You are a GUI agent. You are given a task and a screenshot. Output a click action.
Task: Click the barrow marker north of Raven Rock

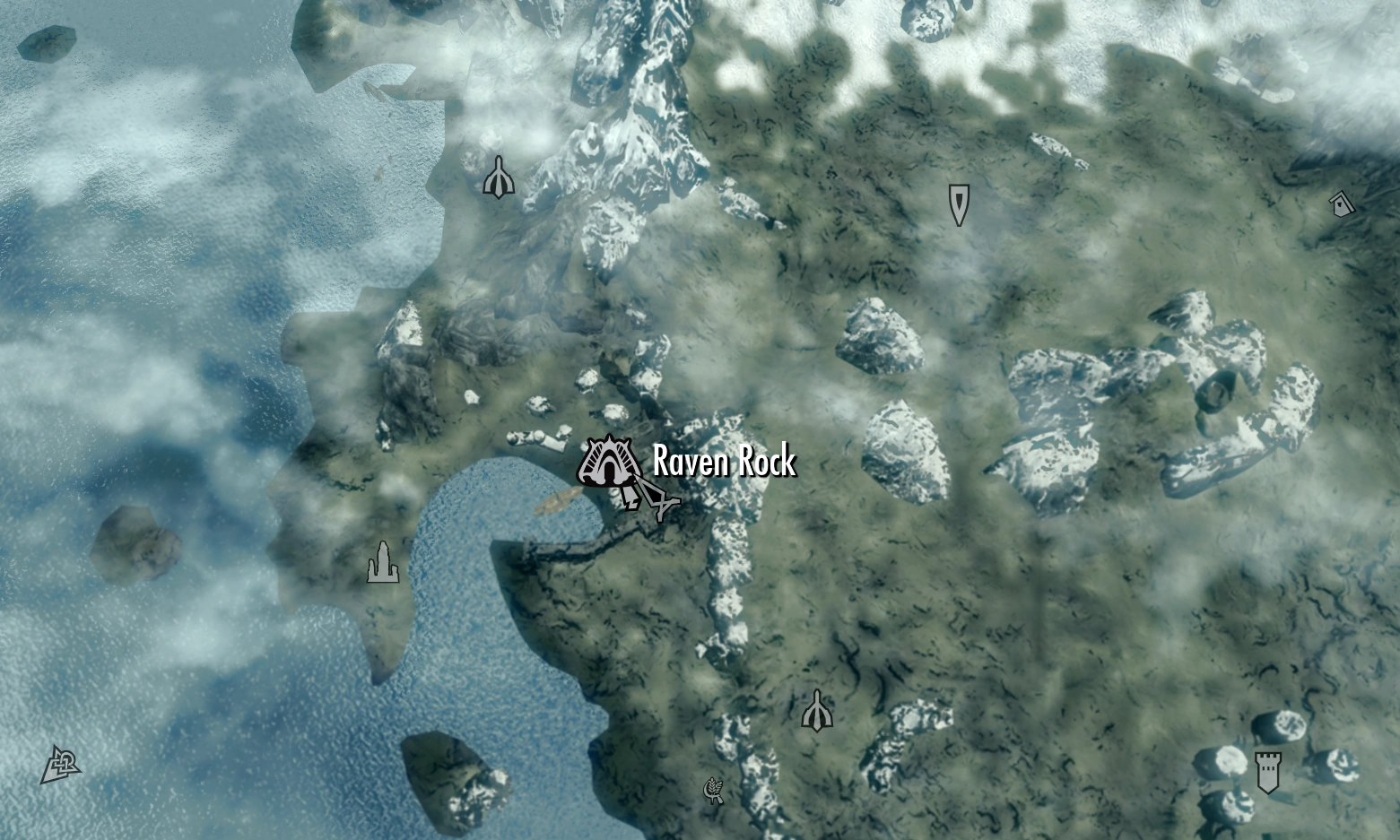click(959, 204)
